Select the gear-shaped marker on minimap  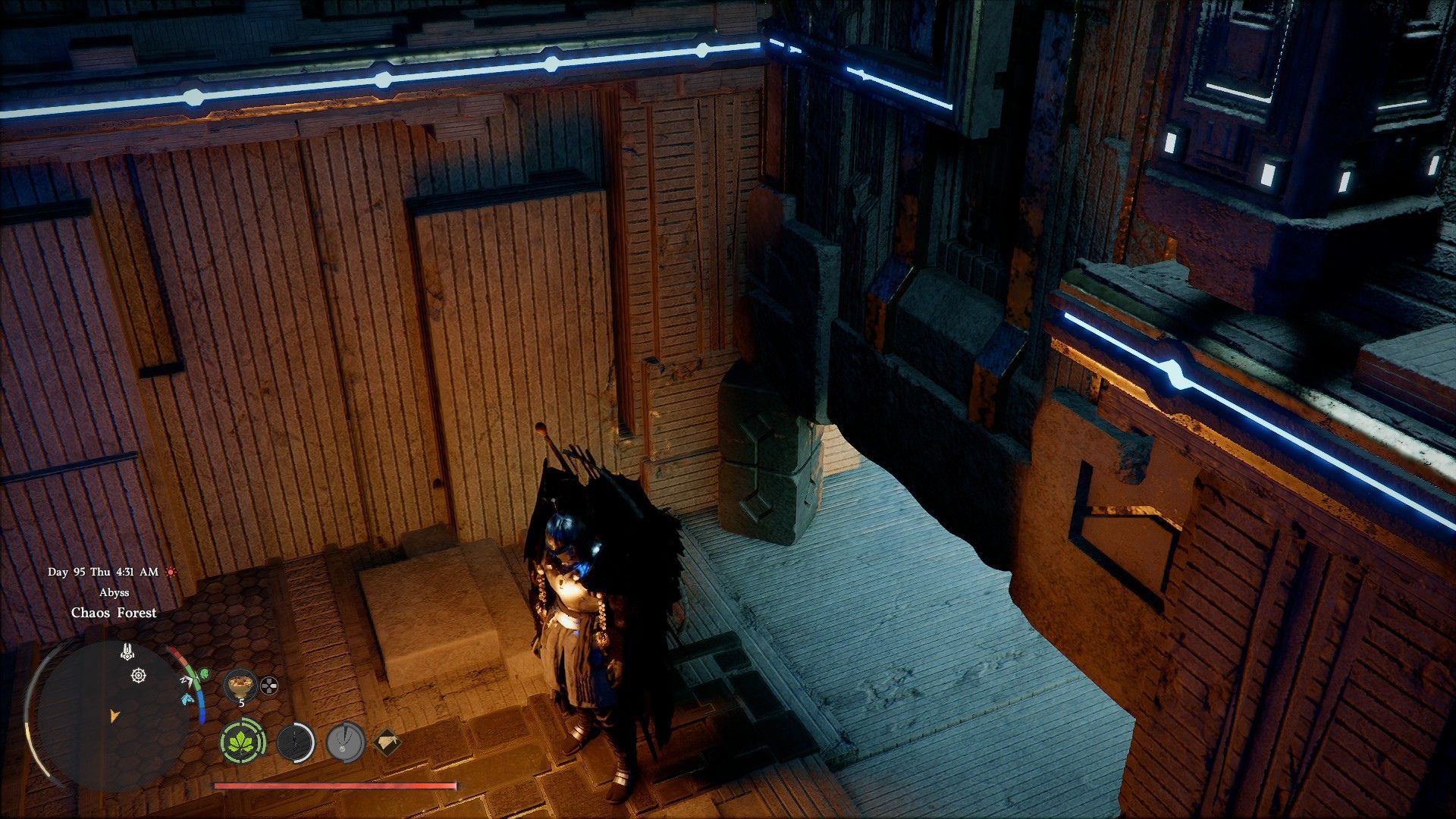[x=138, y=675]
